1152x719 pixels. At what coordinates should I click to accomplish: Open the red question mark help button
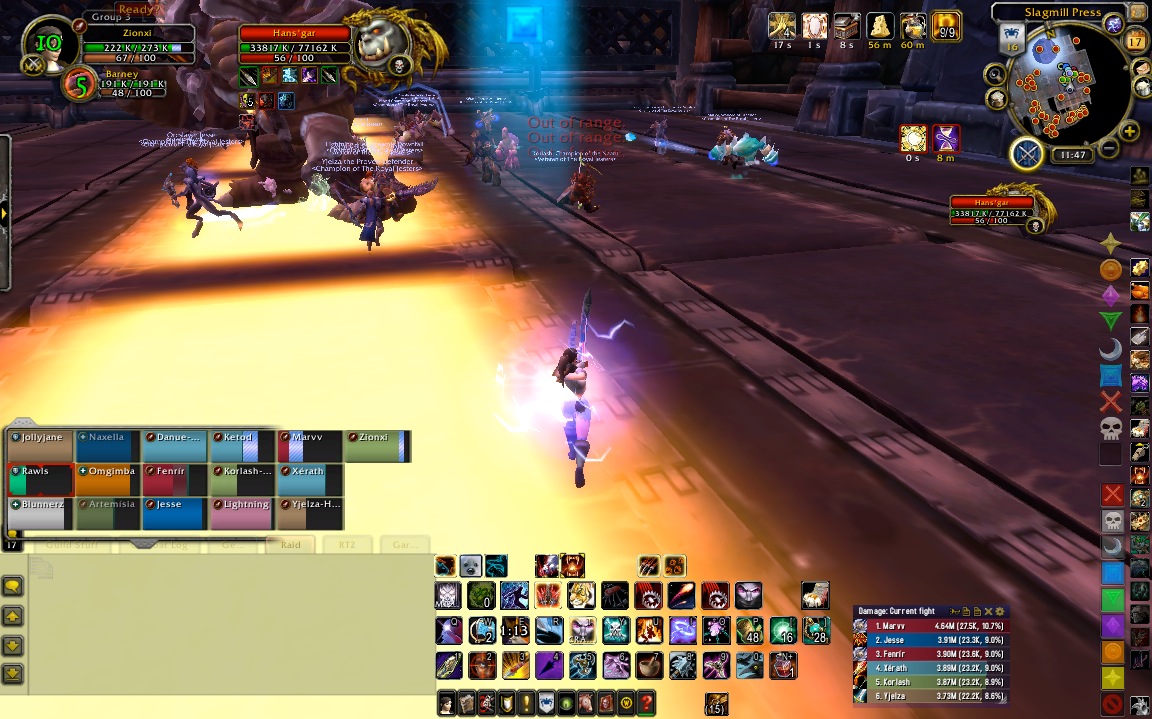click(x=647, y=703)
